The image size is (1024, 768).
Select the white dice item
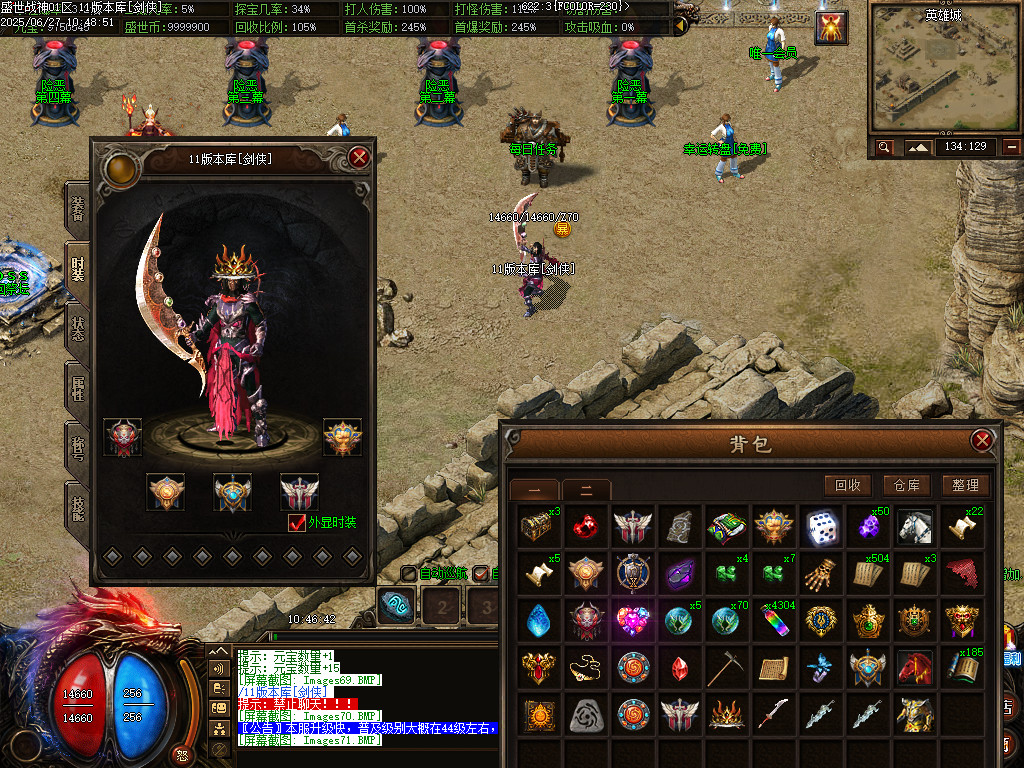point(821,527)
